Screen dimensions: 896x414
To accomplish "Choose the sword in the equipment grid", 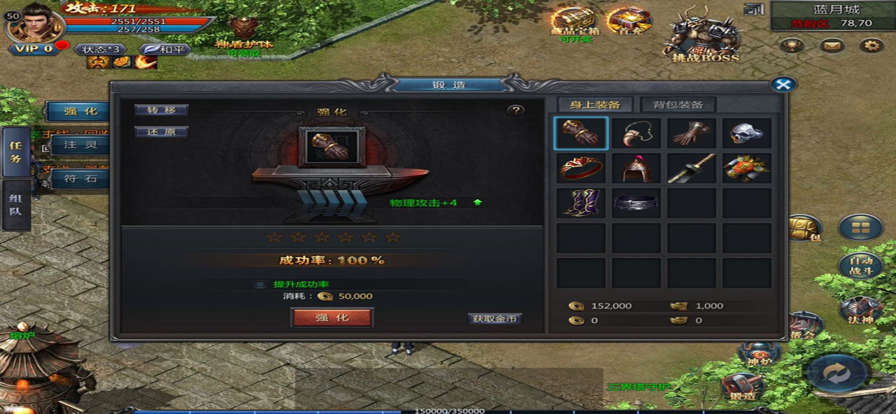I will click(691, 168).
